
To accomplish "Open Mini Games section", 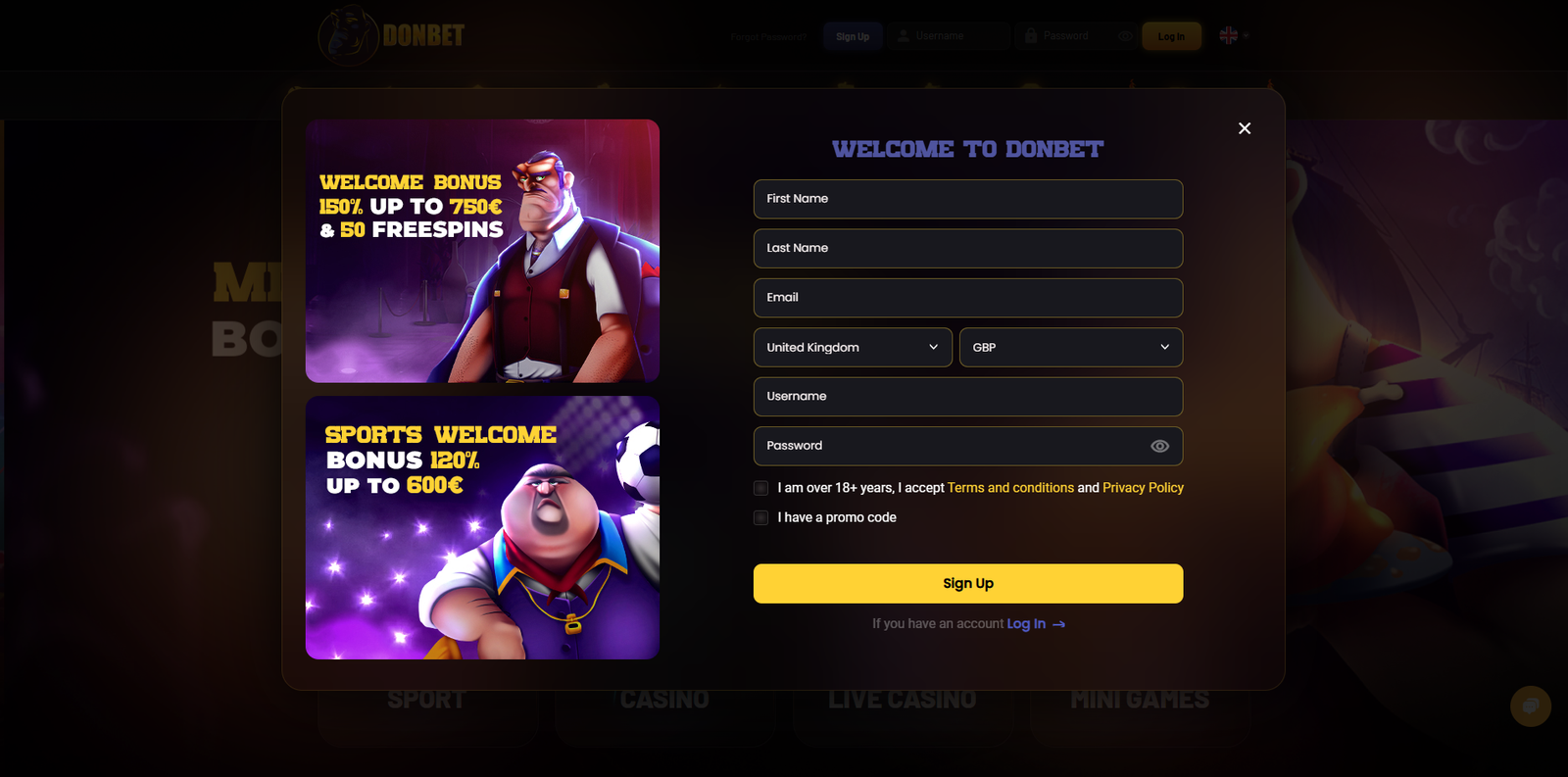I will [x=1139, y=699].
